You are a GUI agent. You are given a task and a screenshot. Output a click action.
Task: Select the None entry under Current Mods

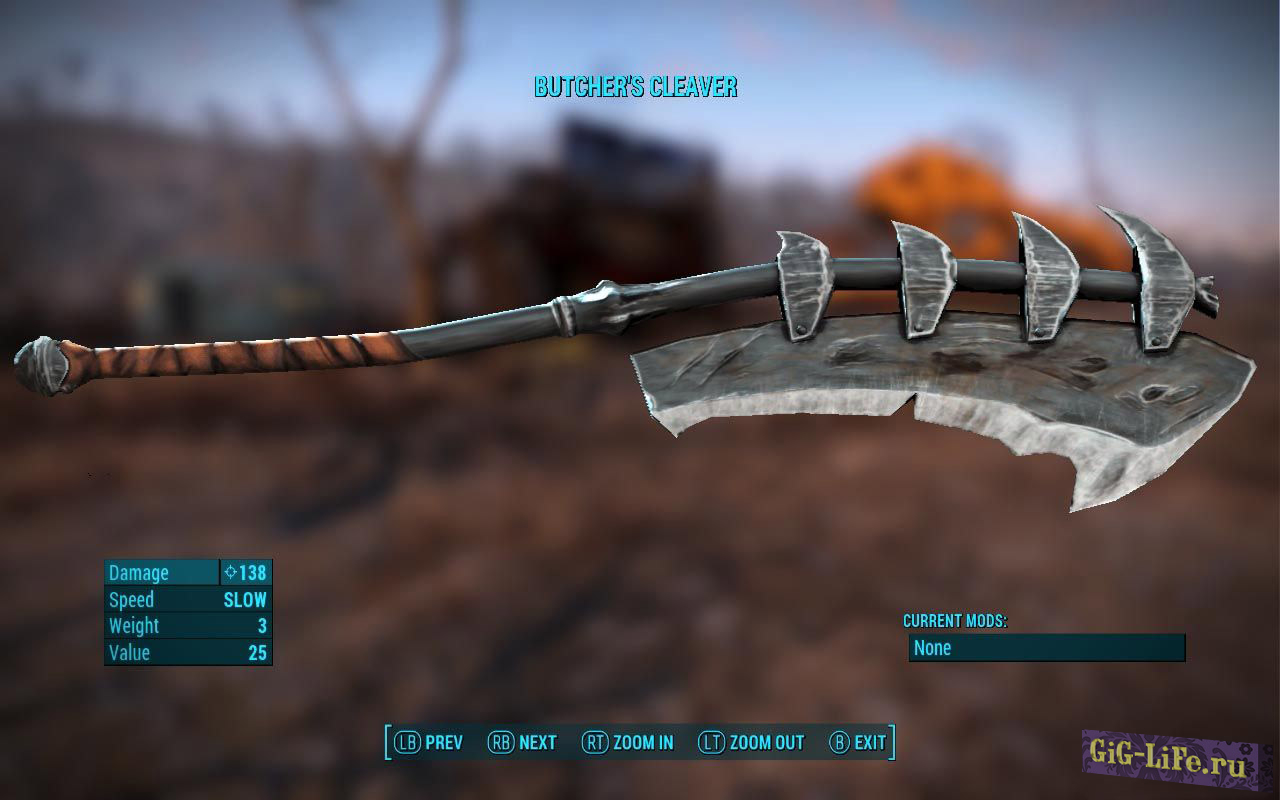coord(1046,648)
